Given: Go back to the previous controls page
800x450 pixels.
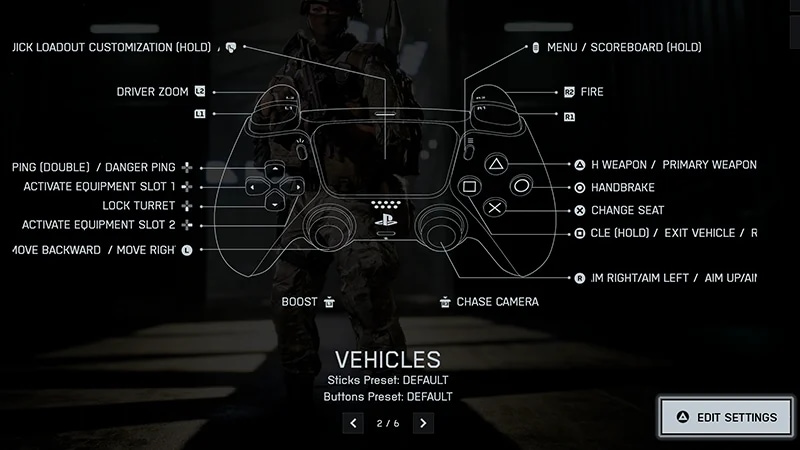Looking at the screenshot, I should [x=353, y=424].
